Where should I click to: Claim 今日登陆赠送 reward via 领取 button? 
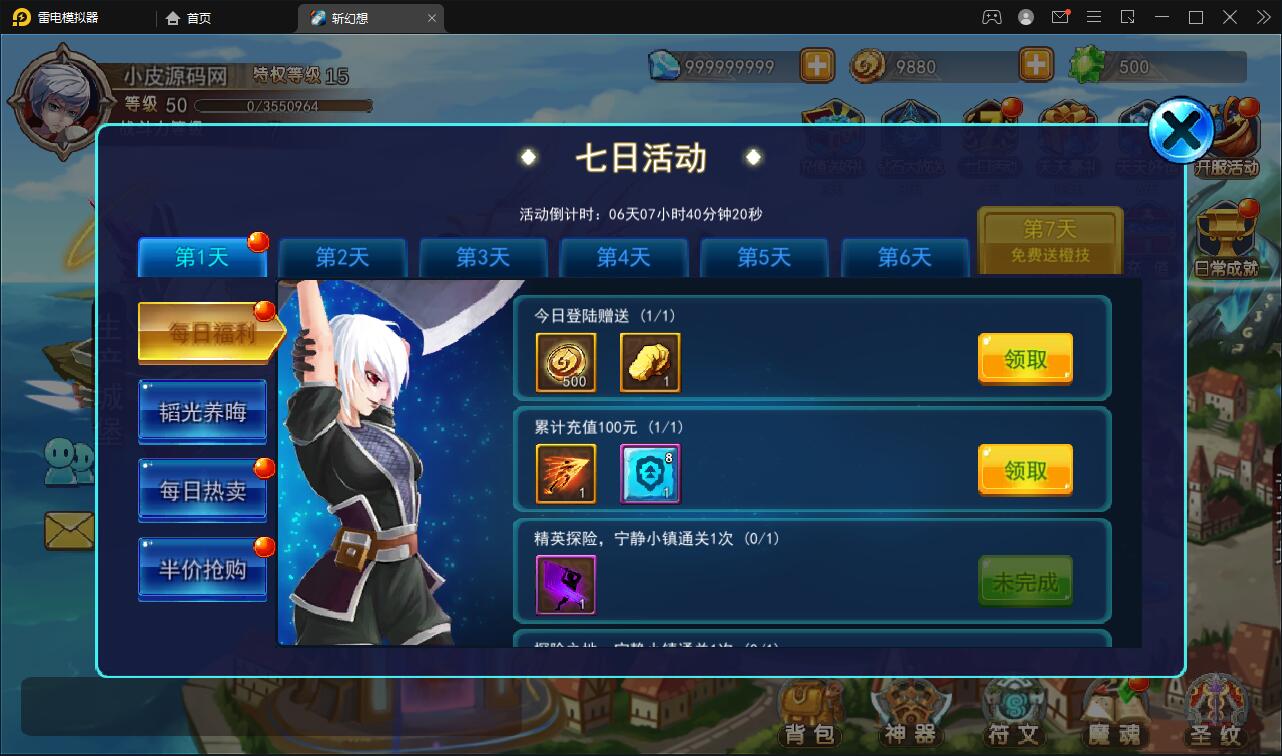click(x=1024, y=359)
